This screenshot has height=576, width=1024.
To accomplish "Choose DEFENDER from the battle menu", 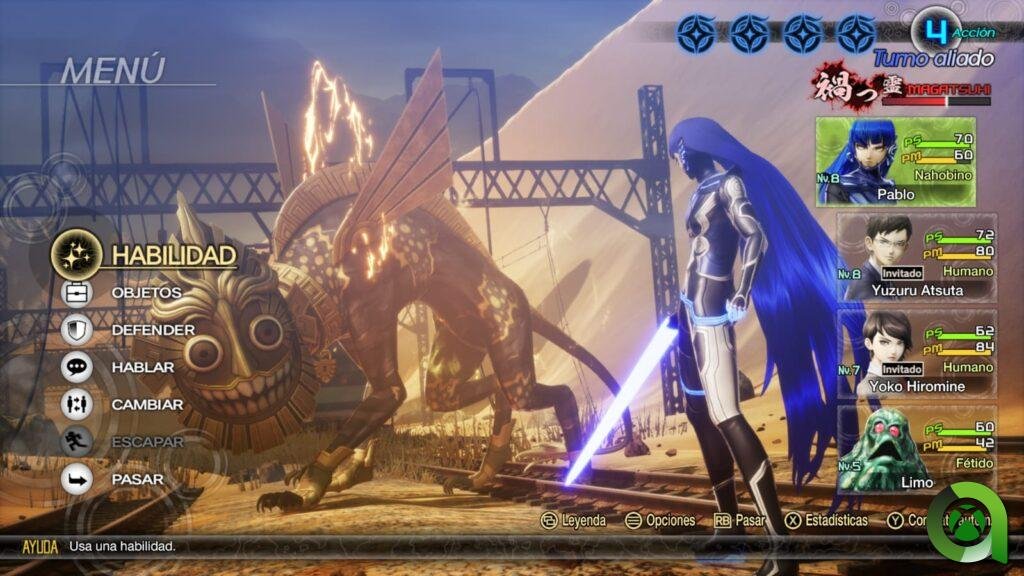I will 152,330.
